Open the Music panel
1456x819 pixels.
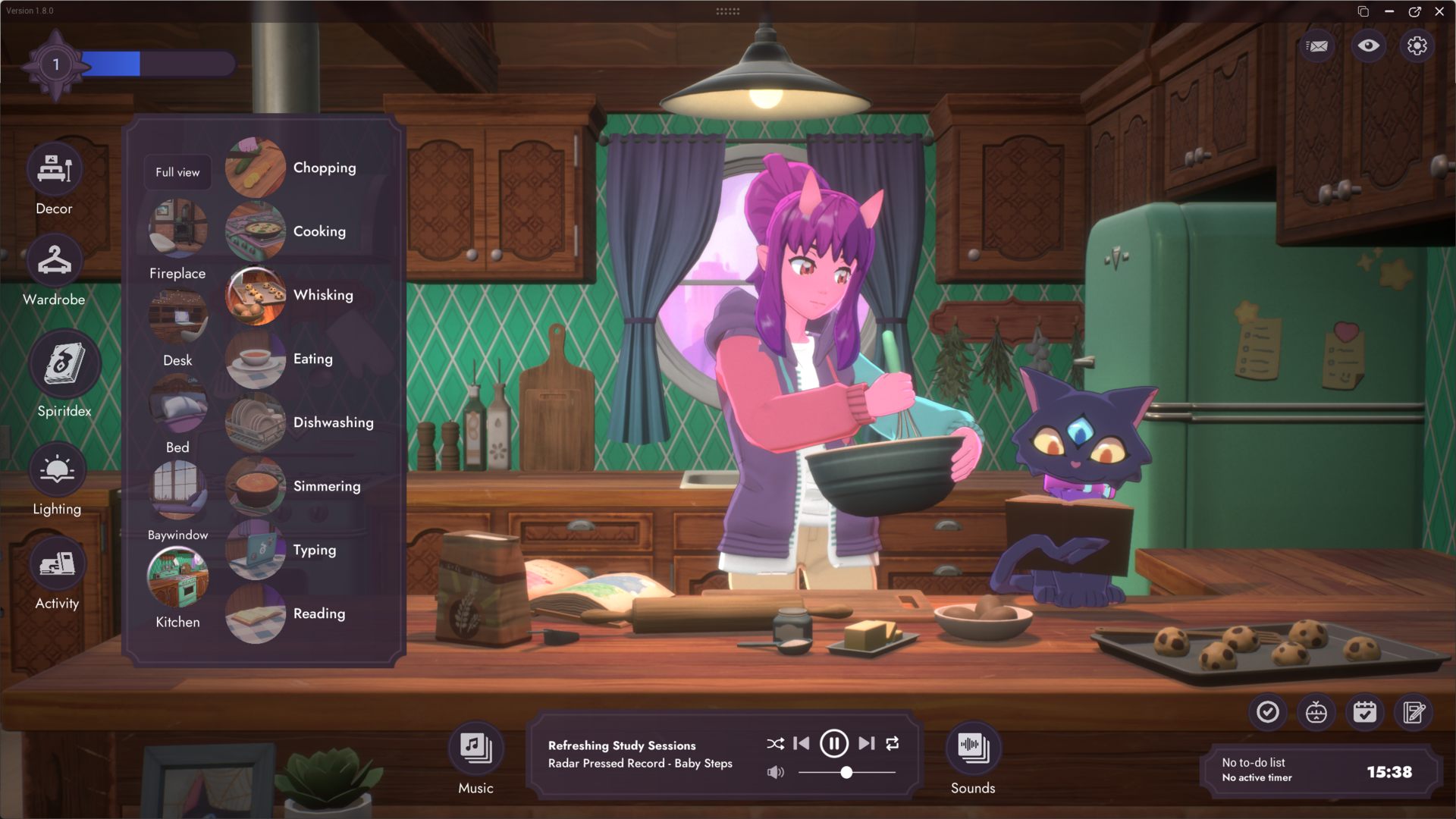475,748
